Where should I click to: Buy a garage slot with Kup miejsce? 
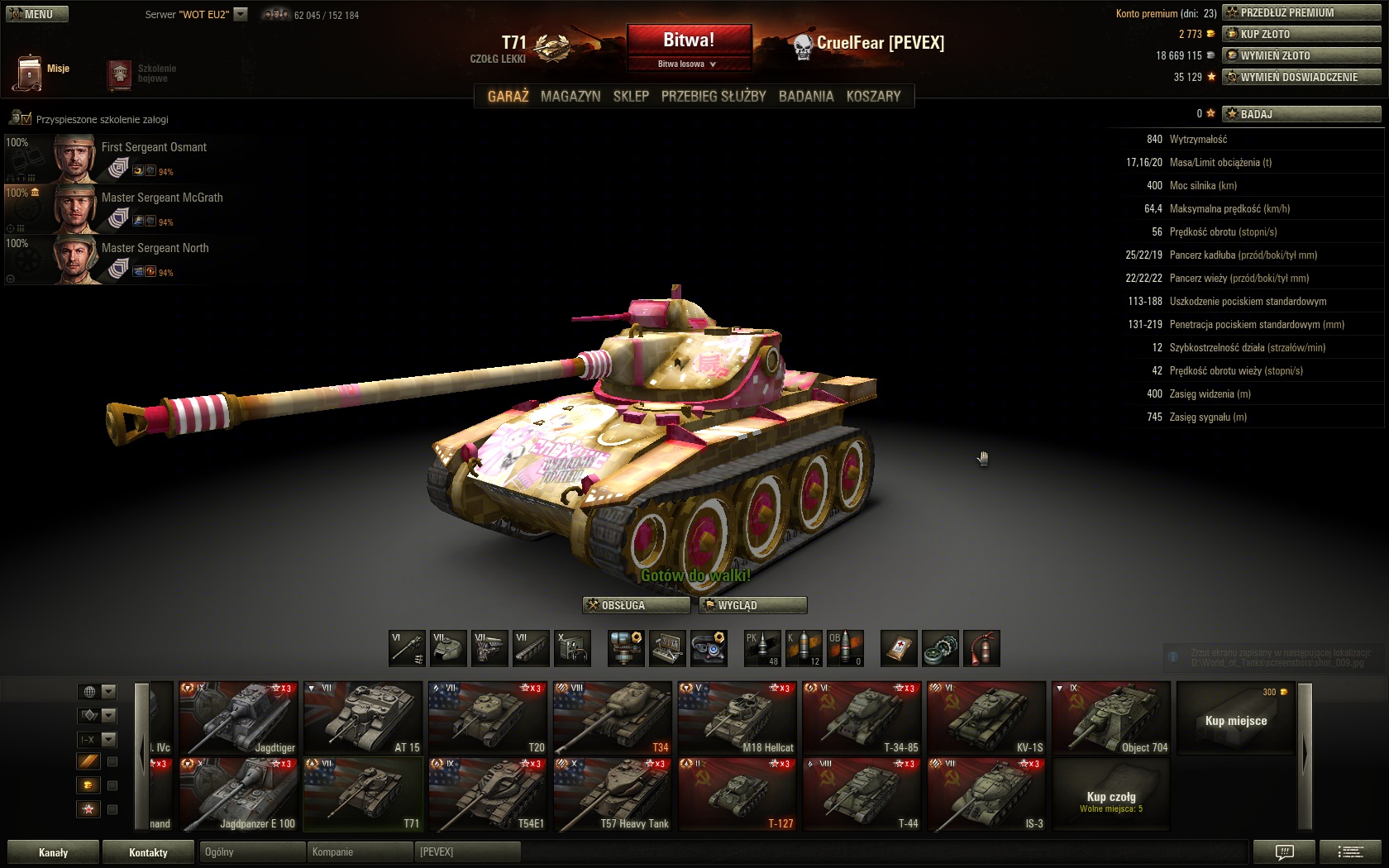(x=1235, y=718)
